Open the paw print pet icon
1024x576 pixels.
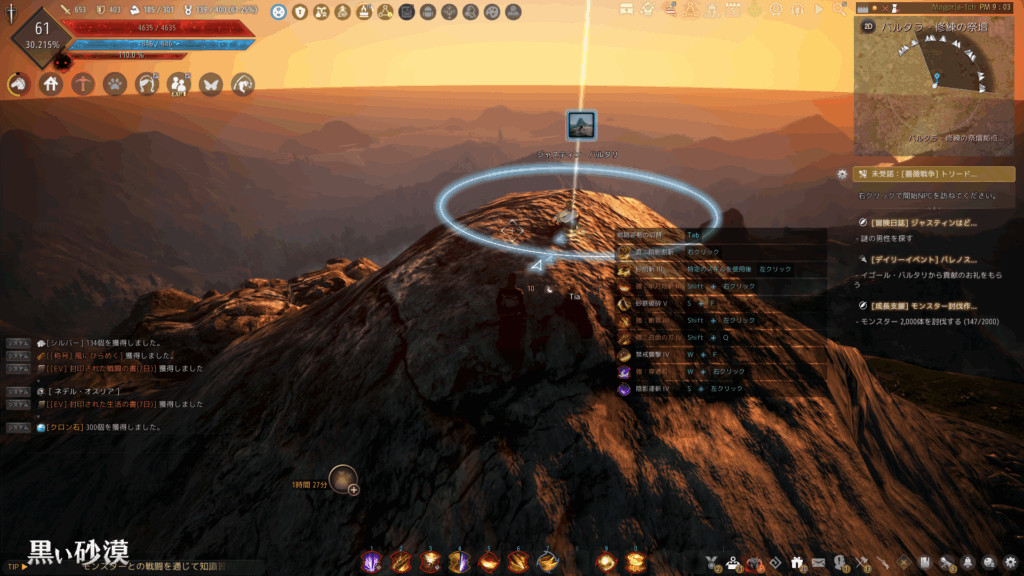(x=115, y=85)
